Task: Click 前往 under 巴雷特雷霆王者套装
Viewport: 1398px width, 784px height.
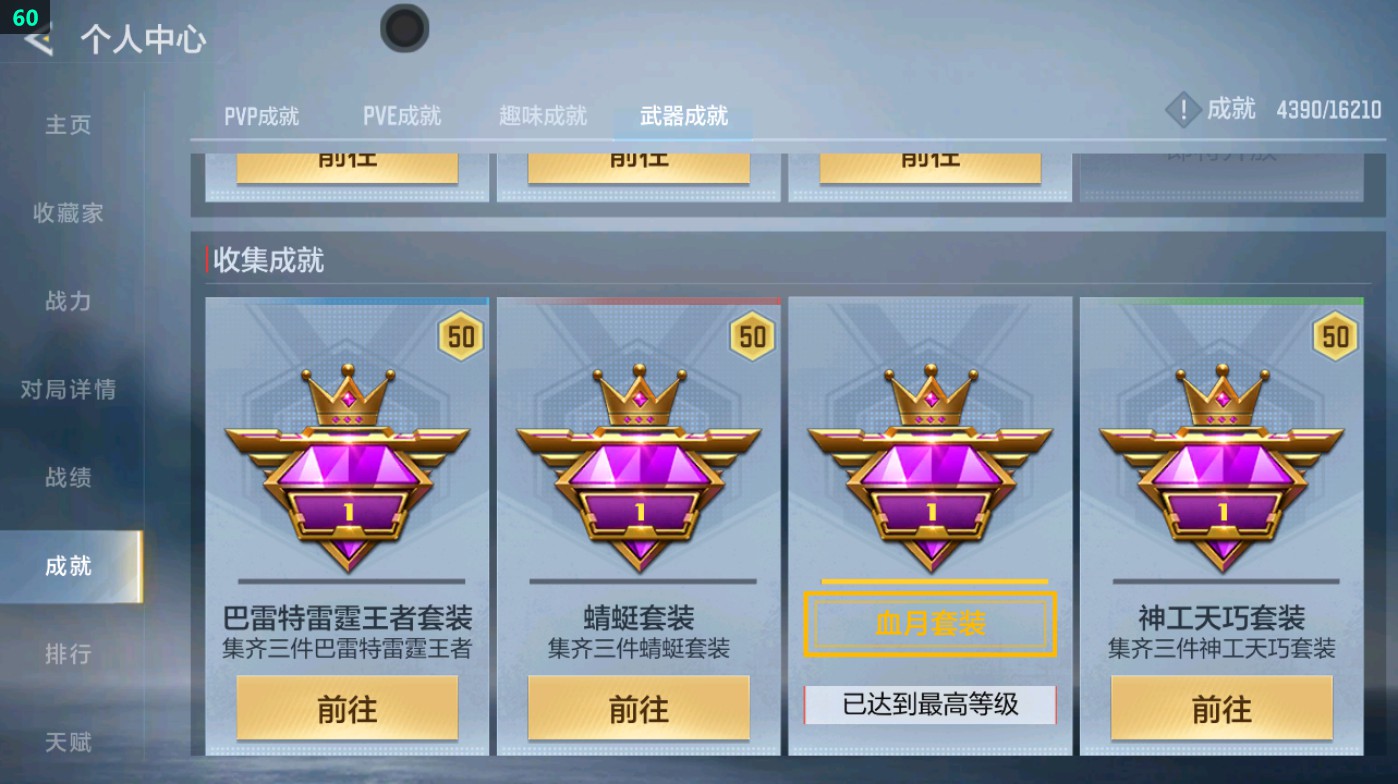Action: tap(346, 707)
